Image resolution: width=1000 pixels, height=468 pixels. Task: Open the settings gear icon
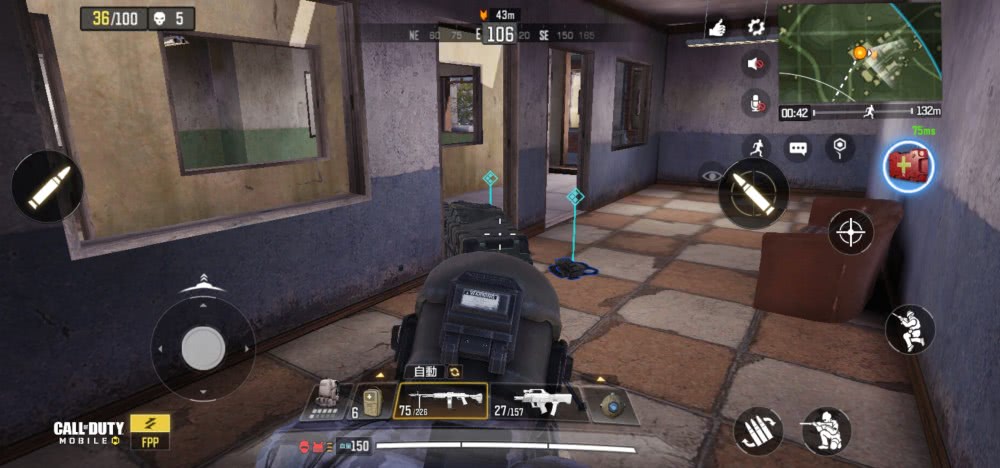[756, 27]
